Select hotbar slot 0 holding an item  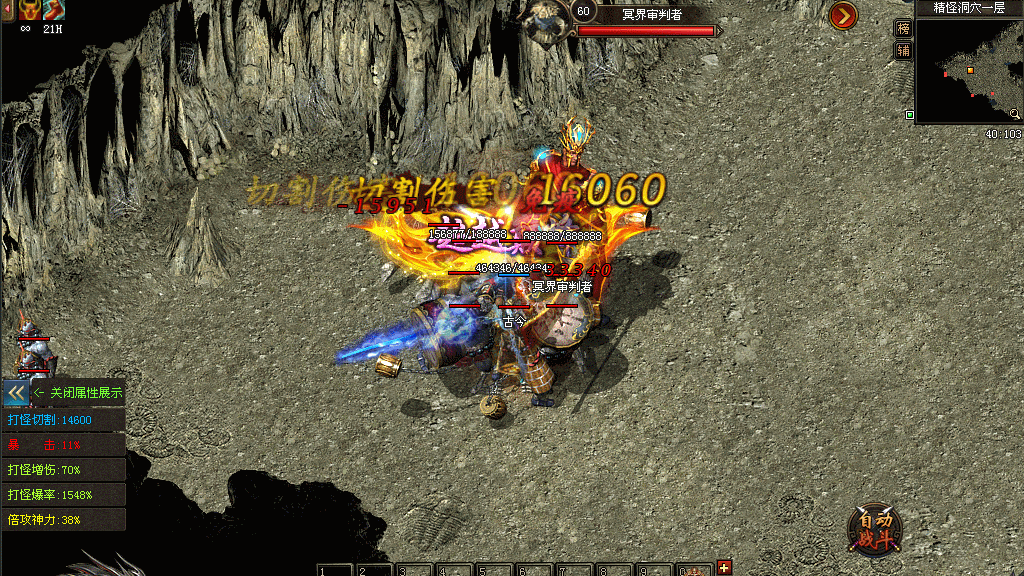pos(695,570)
